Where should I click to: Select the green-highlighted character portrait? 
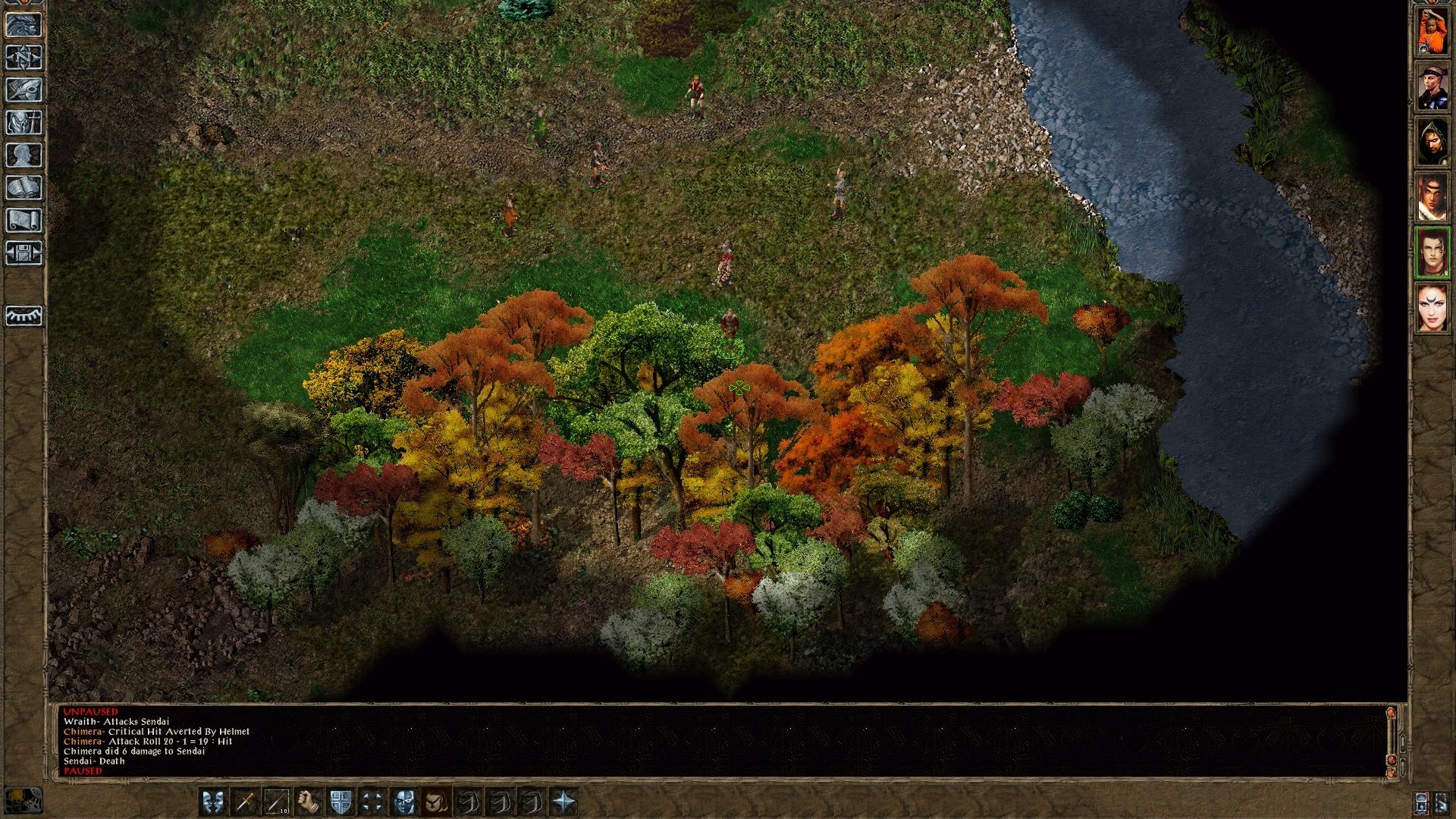pos(1432,253)
